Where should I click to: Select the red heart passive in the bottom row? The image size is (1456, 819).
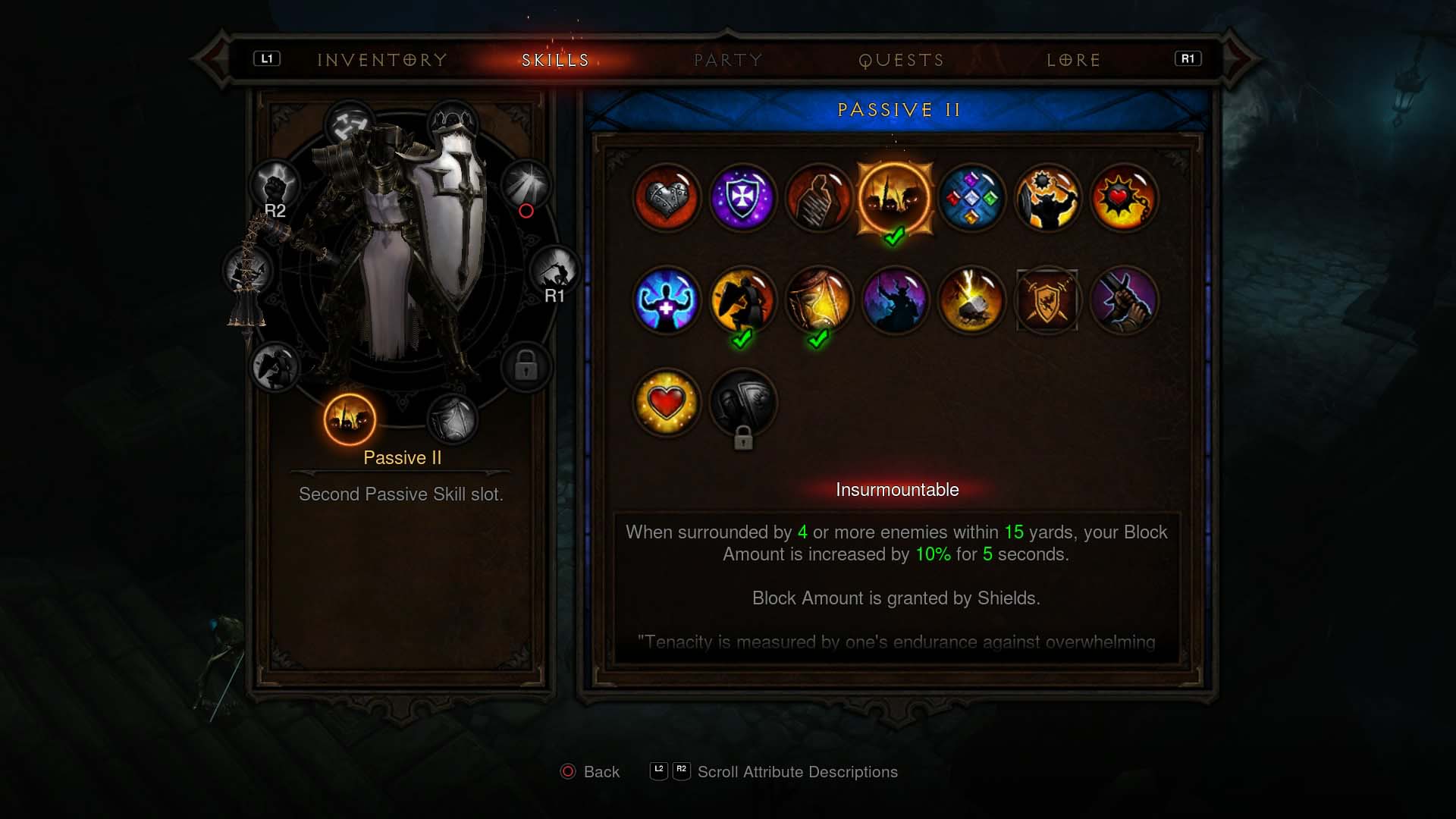coord(666,403)
